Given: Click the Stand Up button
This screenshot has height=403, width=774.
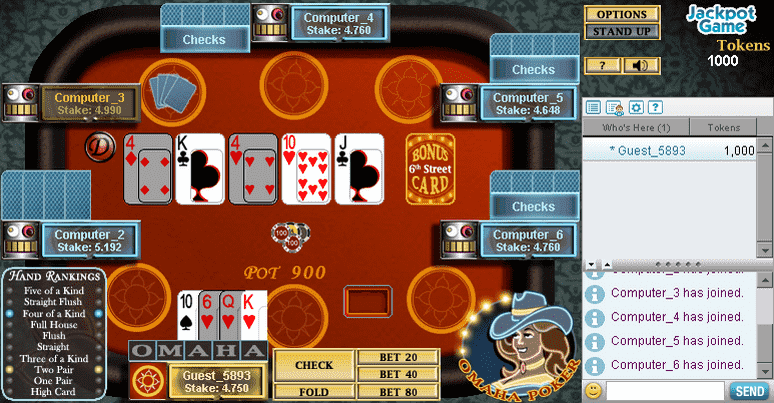Looking at the screenshot, I should [x=622, y=32].
